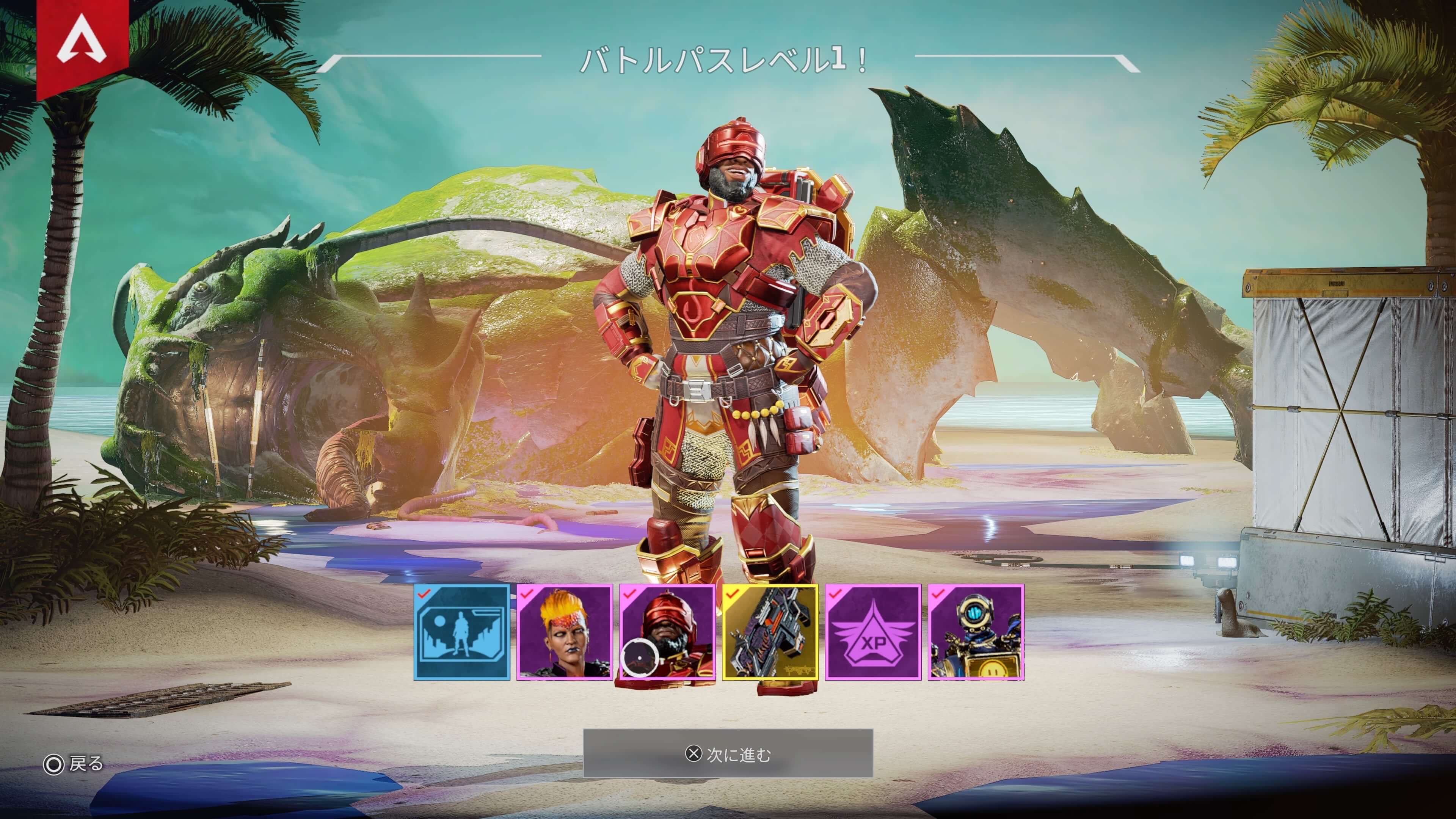Choose the robot legend skin reward
Image resolution: width=1456 pixels, height=819 pixels.
pyautogui.click(x=976, y=632)
